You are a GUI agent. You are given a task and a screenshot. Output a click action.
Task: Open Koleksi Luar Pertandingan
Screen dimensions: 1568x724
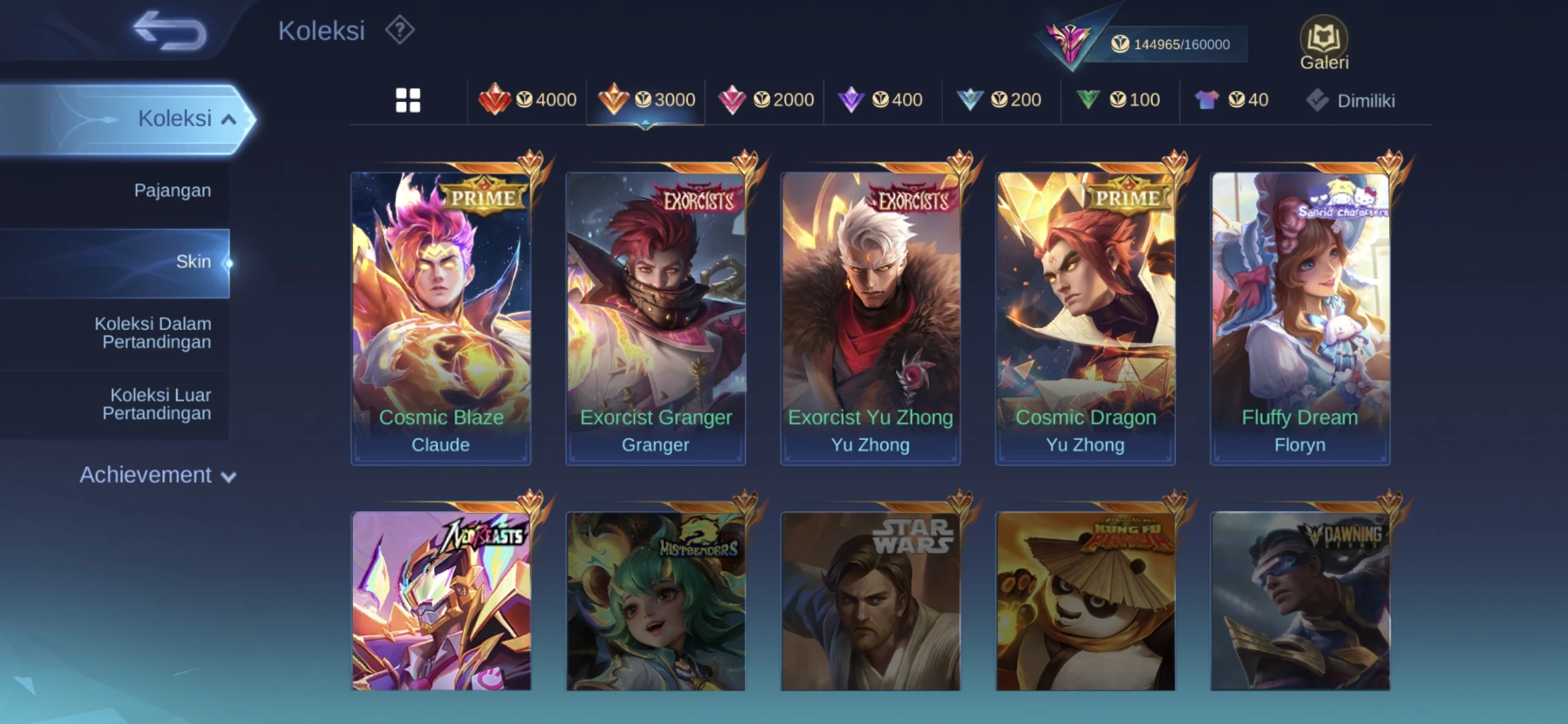pos(157,404)
